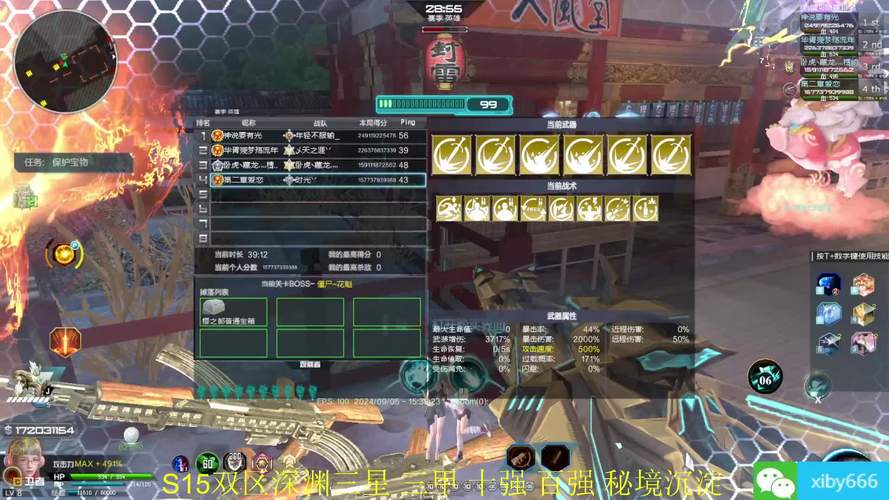The width and height of the screenshot is (889, 500).
Task: Activate the blue crystal skill icon
Action: tap(827, 284)
